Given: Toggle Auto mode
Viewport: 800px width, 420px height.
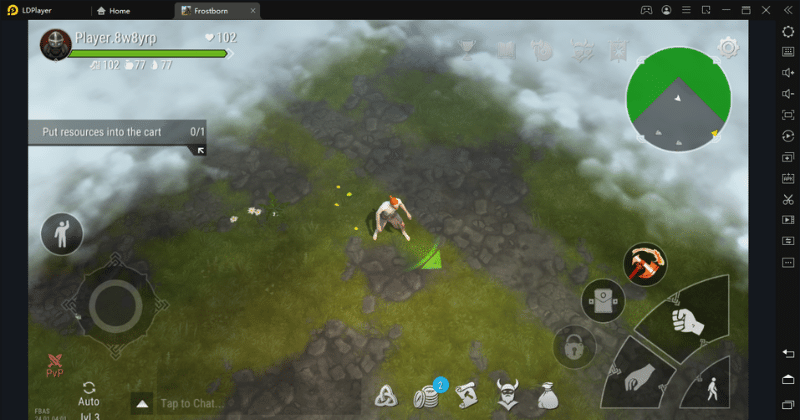Looking at the screenshot, I should click(89, 393).
